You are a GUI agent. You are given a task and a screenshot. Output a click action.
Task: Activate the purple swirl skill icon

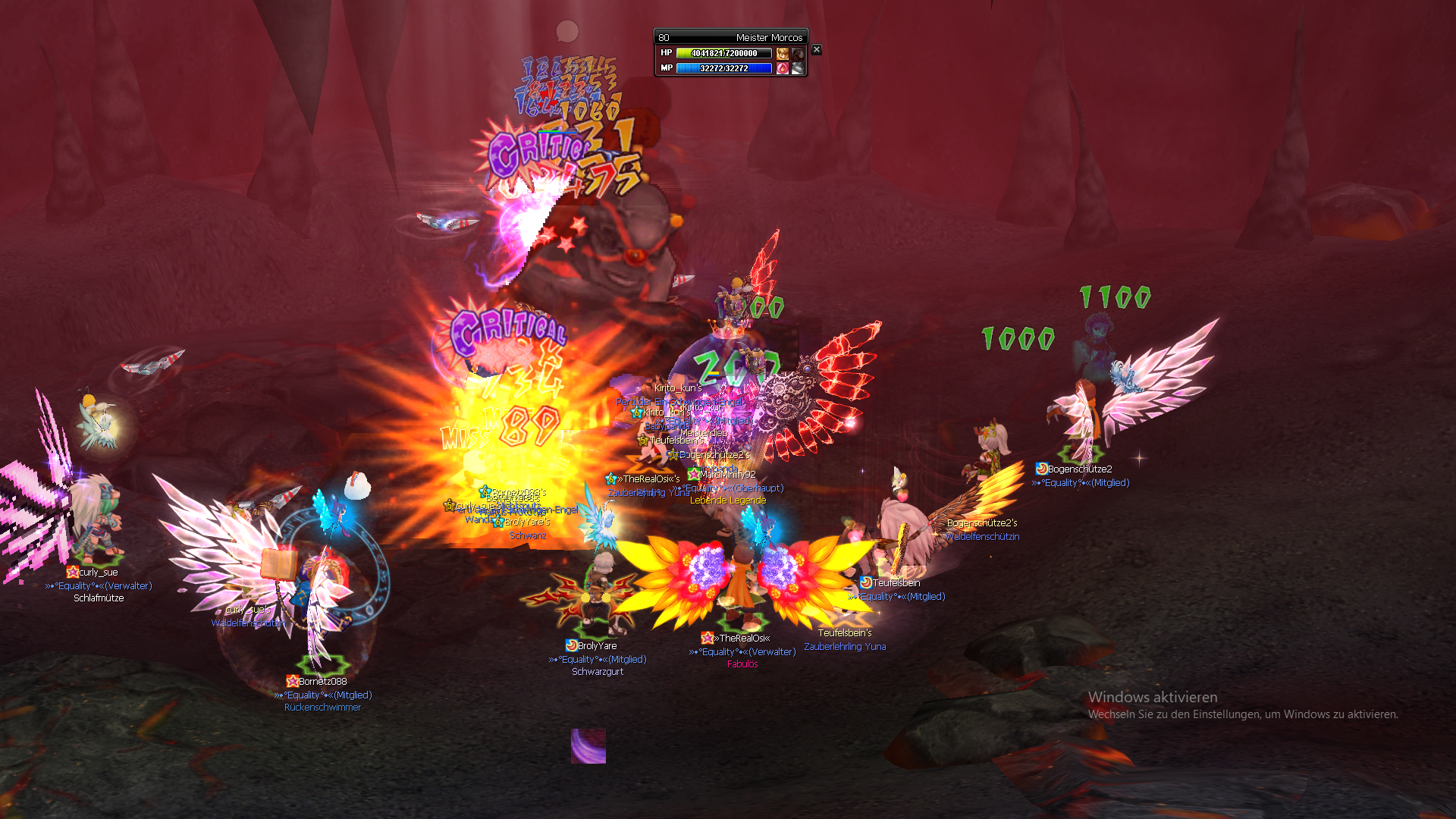tap(588, 746)
